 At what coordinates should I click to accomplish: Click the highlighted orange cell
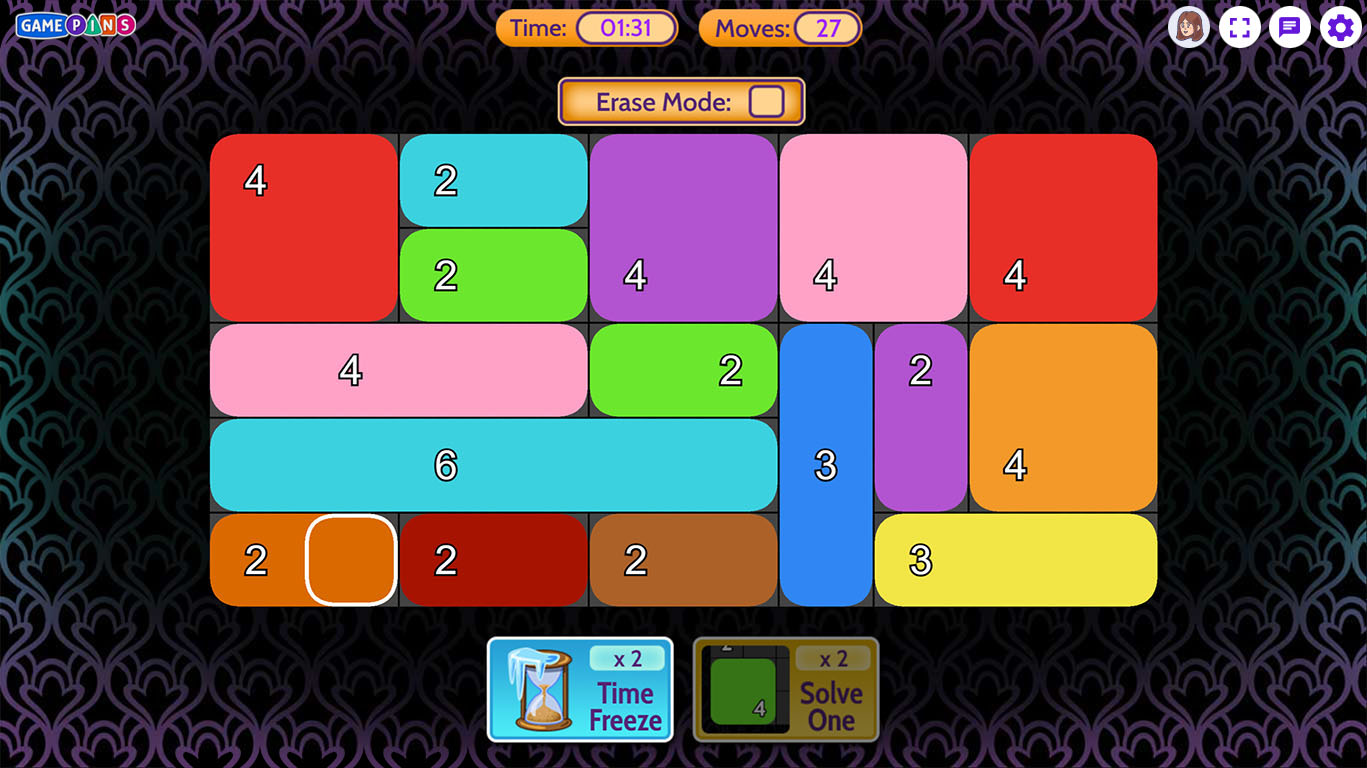(351, 560)
